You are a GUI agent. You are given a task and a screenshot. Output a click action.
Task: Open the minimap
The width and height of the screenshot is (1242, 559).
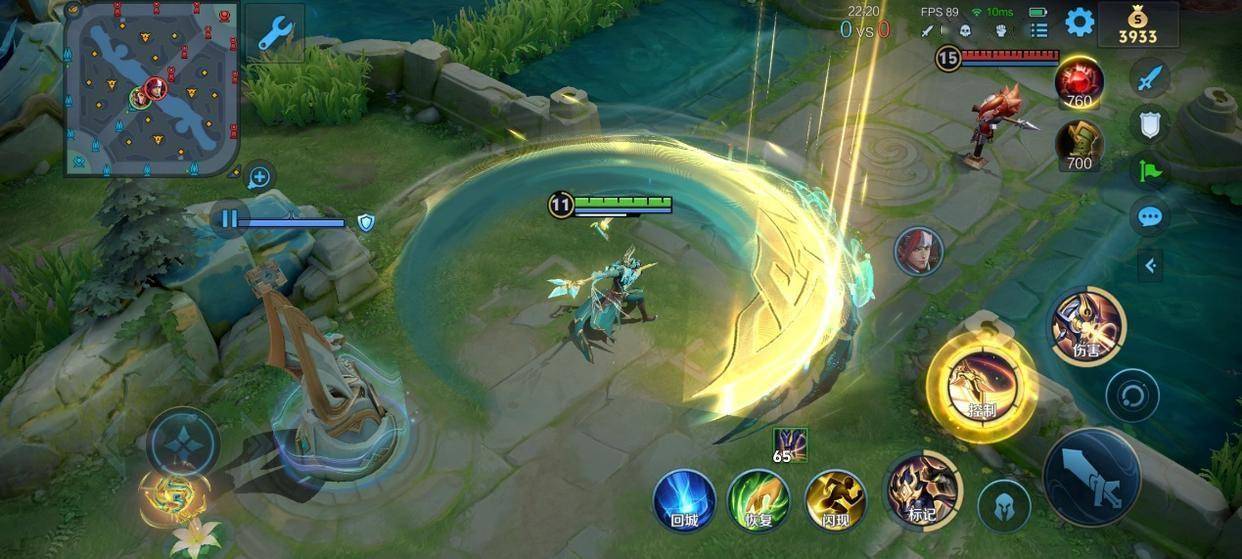(x=152, y=88)
